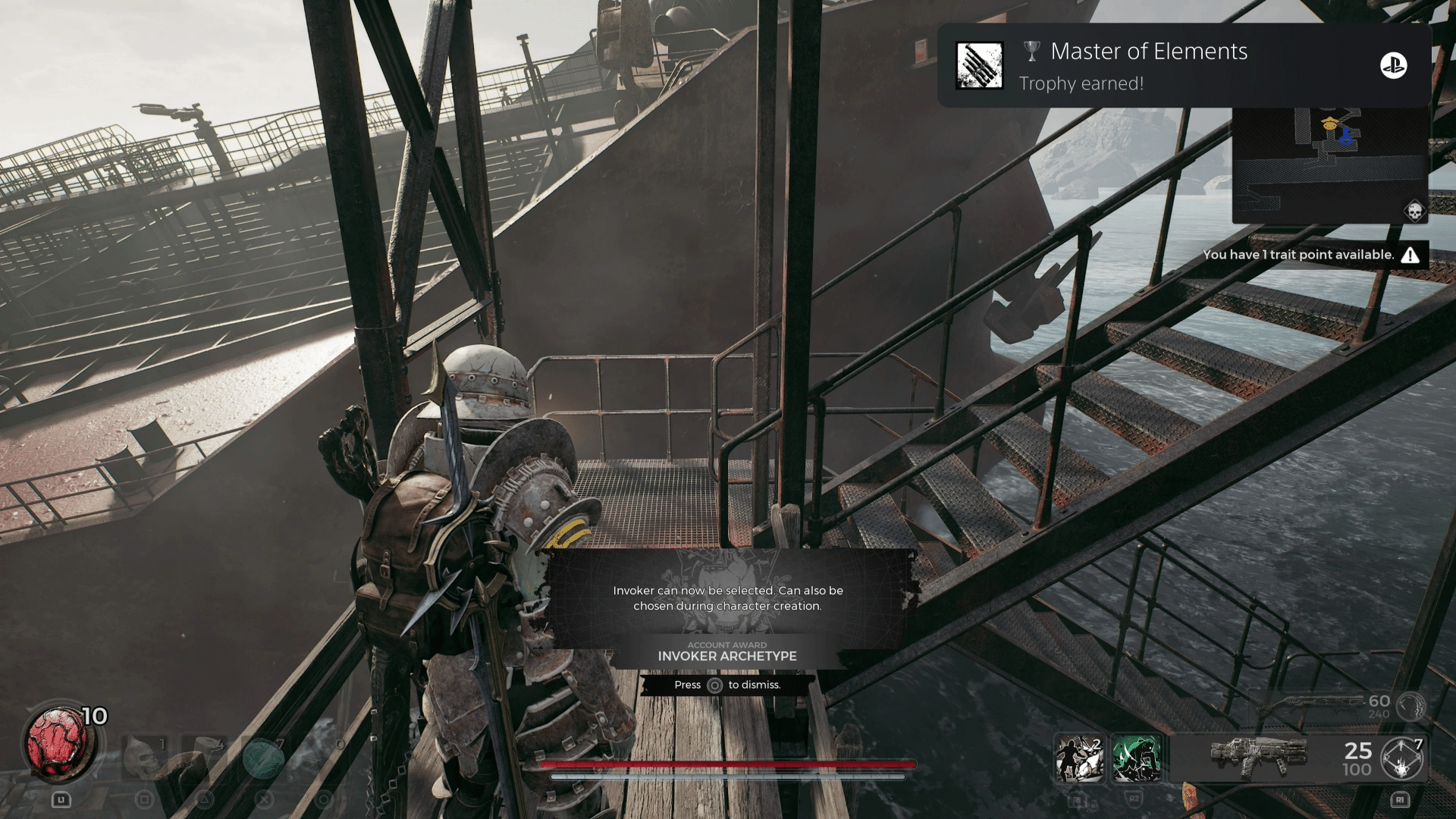Activate the first archetype skill with 2 charges
The width and height of the screenshot is (1456, 819).
(x=1079, y=758)
